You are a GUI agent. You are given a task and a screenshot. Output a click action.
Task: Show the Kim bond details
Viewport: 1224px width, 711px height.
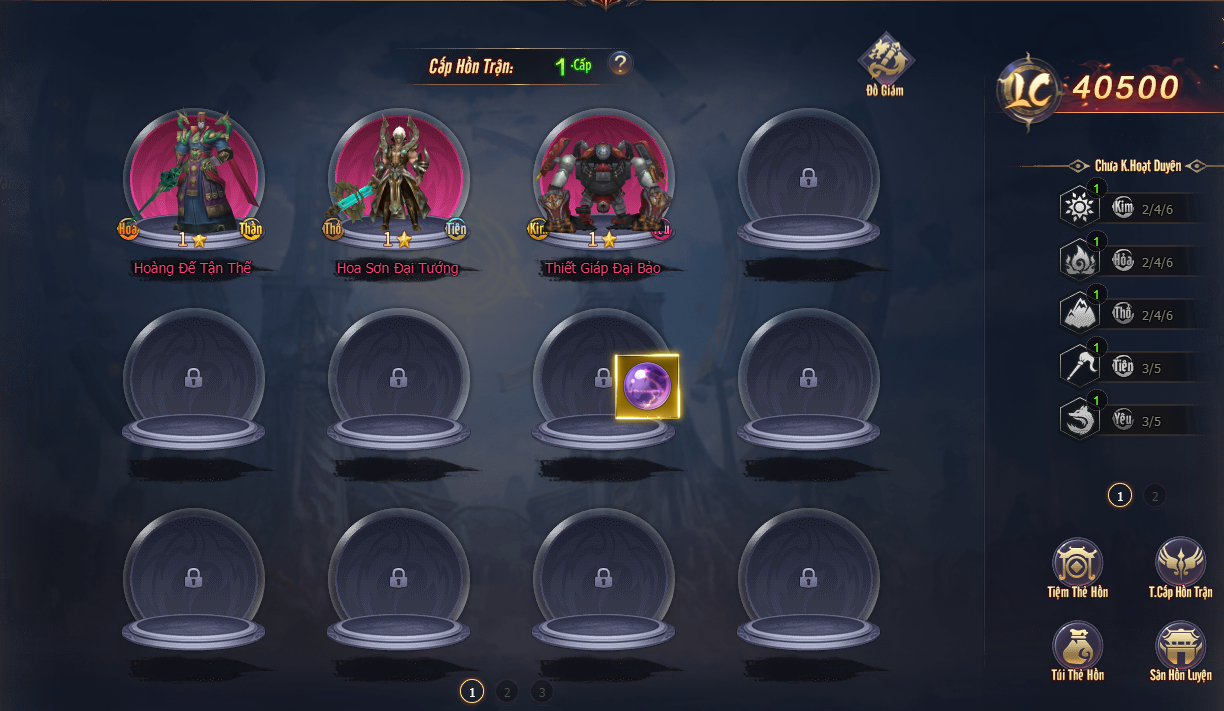click(x=1080, y=208)
